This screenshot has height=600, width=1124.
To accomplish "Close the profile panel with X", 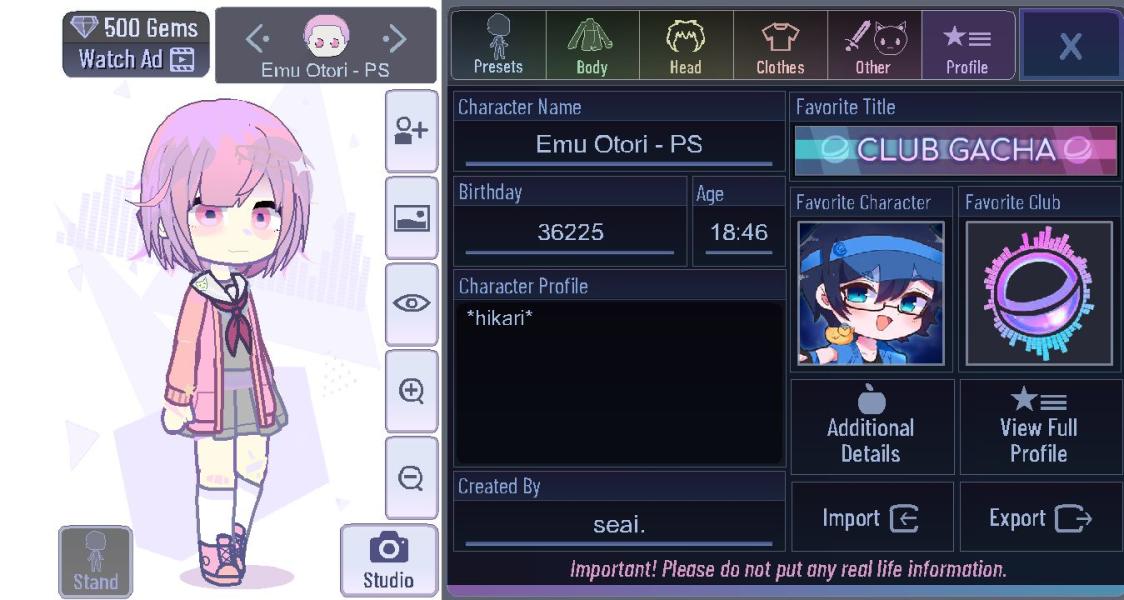I will click(x=1070, y=45).
